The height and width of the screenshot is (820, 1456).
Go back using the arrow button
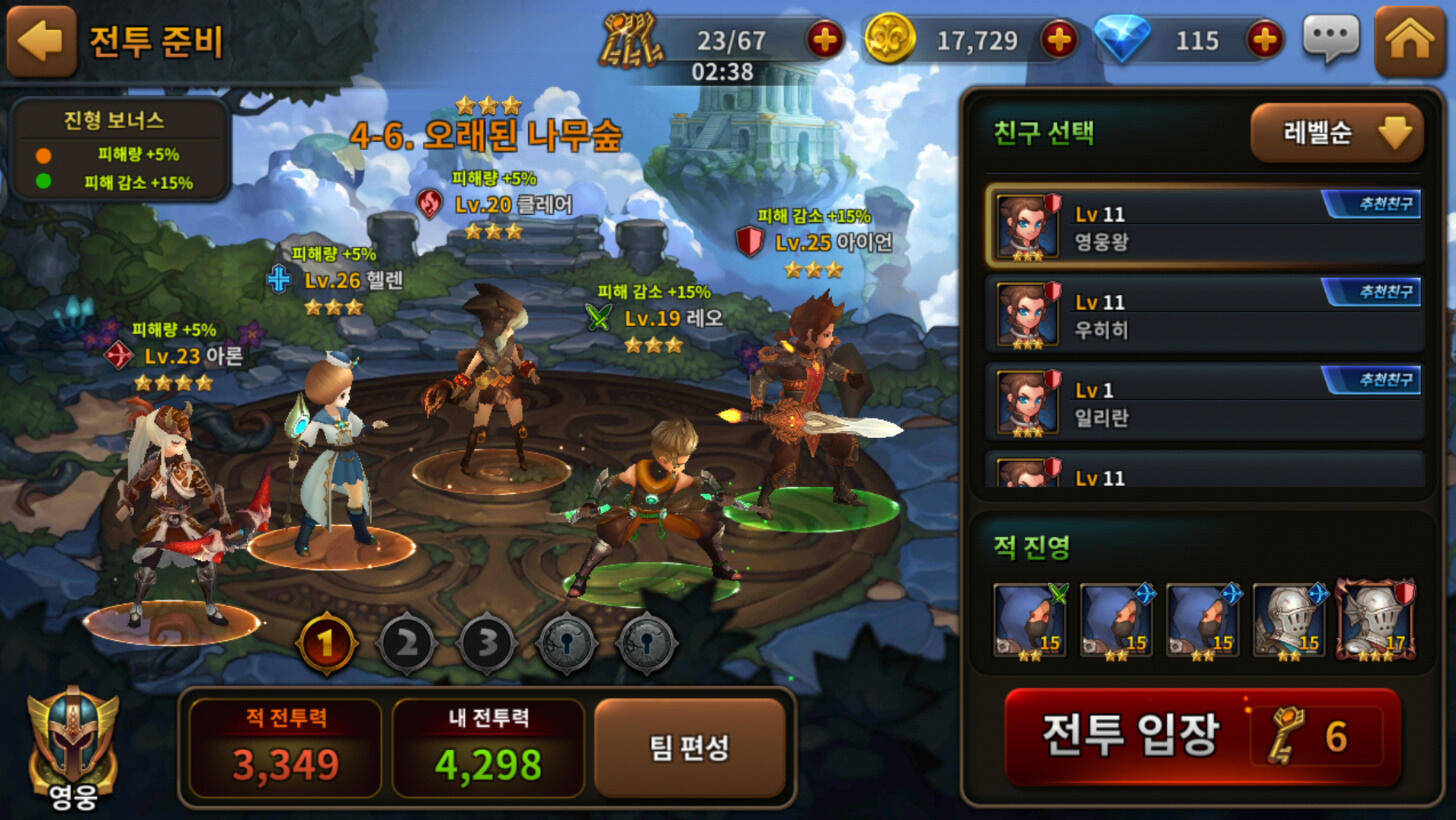point(42,42)
